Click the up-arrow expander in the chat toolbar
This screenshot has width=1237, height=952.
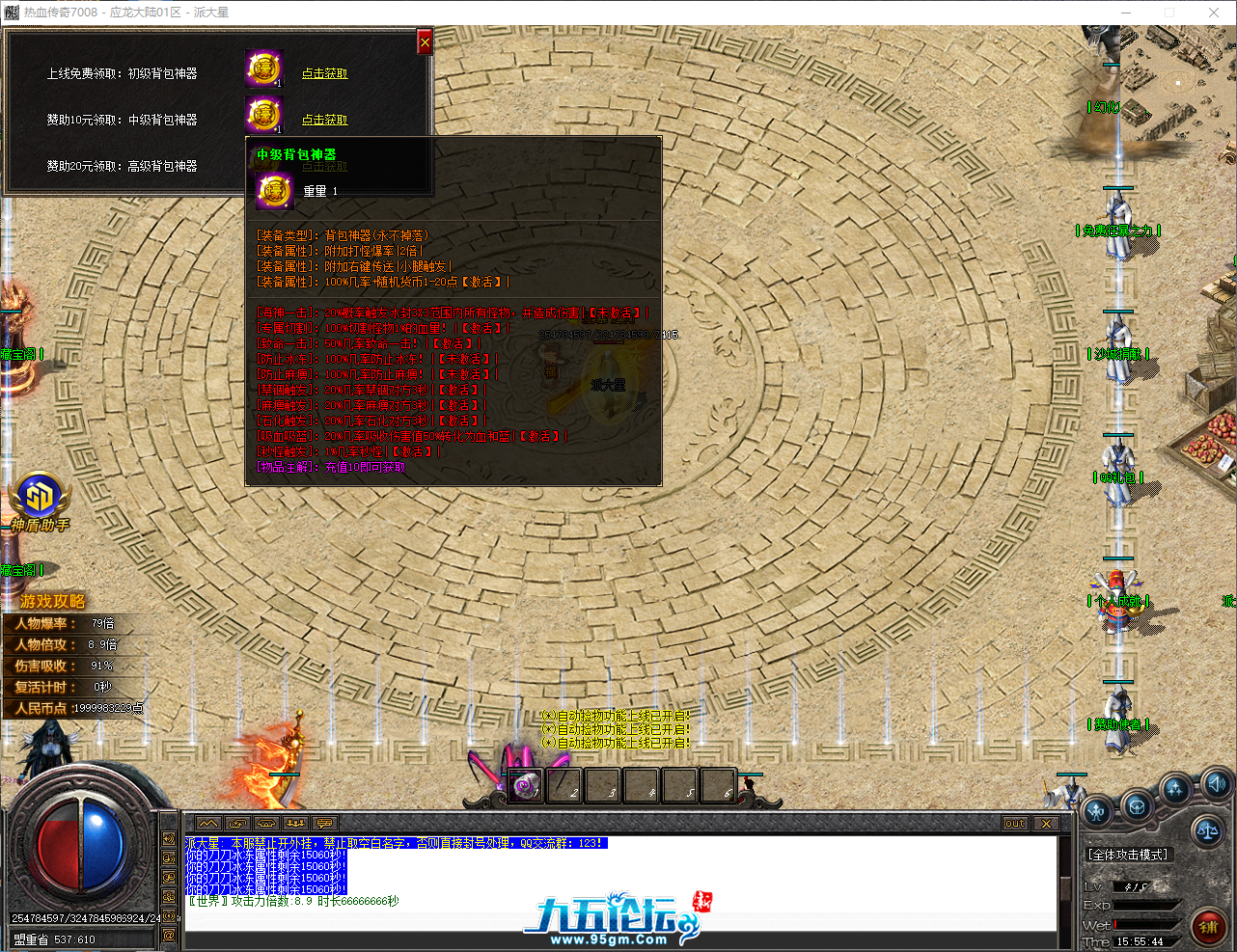tap(208, 823)
